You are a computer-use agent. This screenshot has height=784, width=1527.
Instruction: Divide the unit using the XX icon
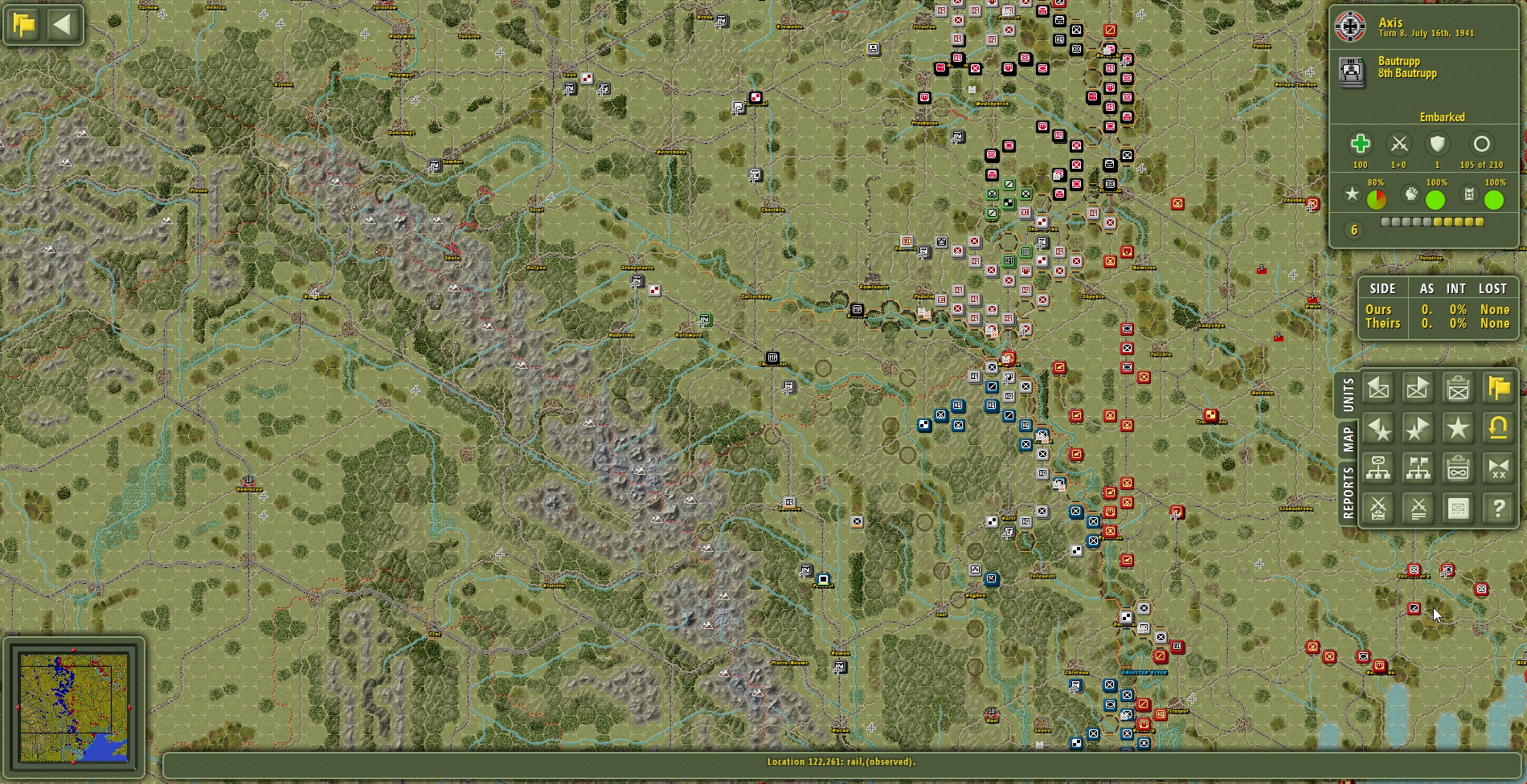(x=1498, y=468)
